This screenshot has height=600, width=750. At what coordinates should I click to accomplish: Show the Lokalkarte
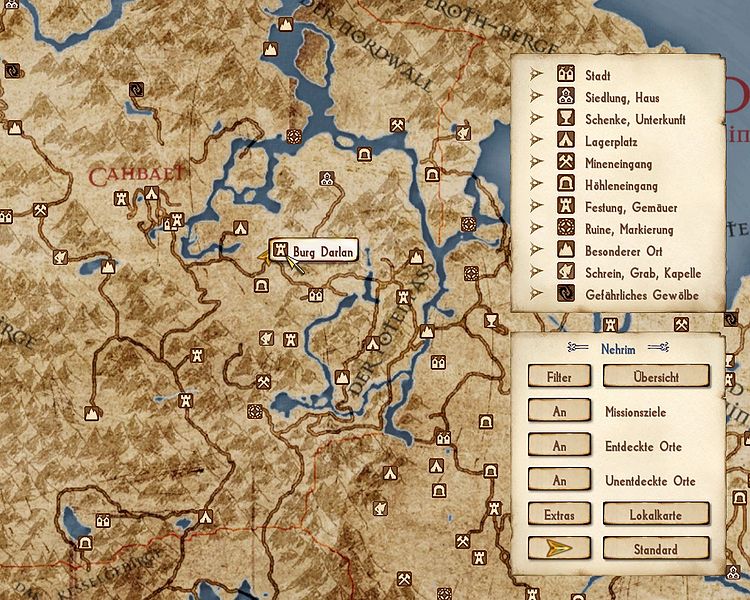pyautogui.click(x=655, y=514)
